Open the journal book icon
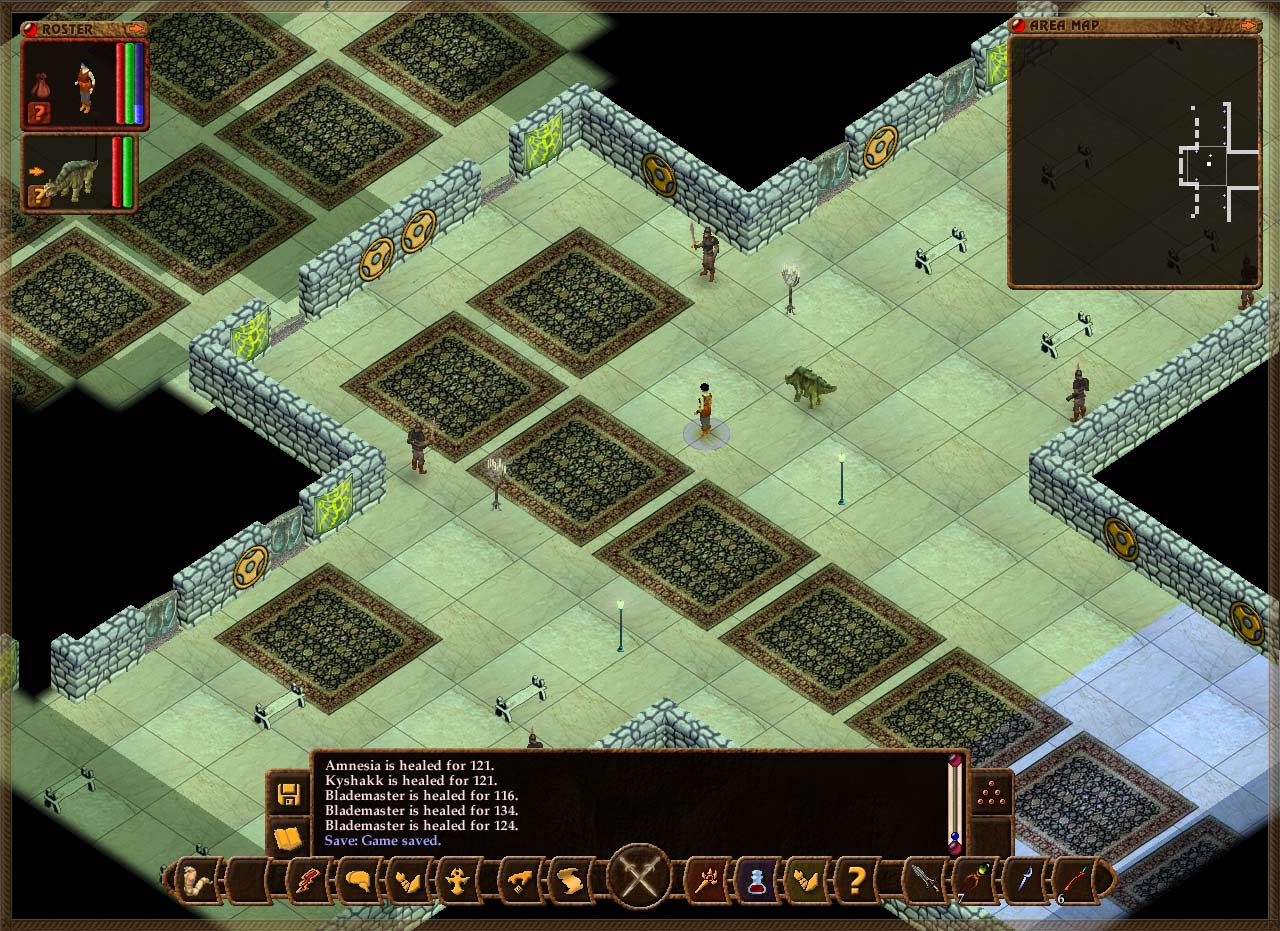 (x=289, y=838)
